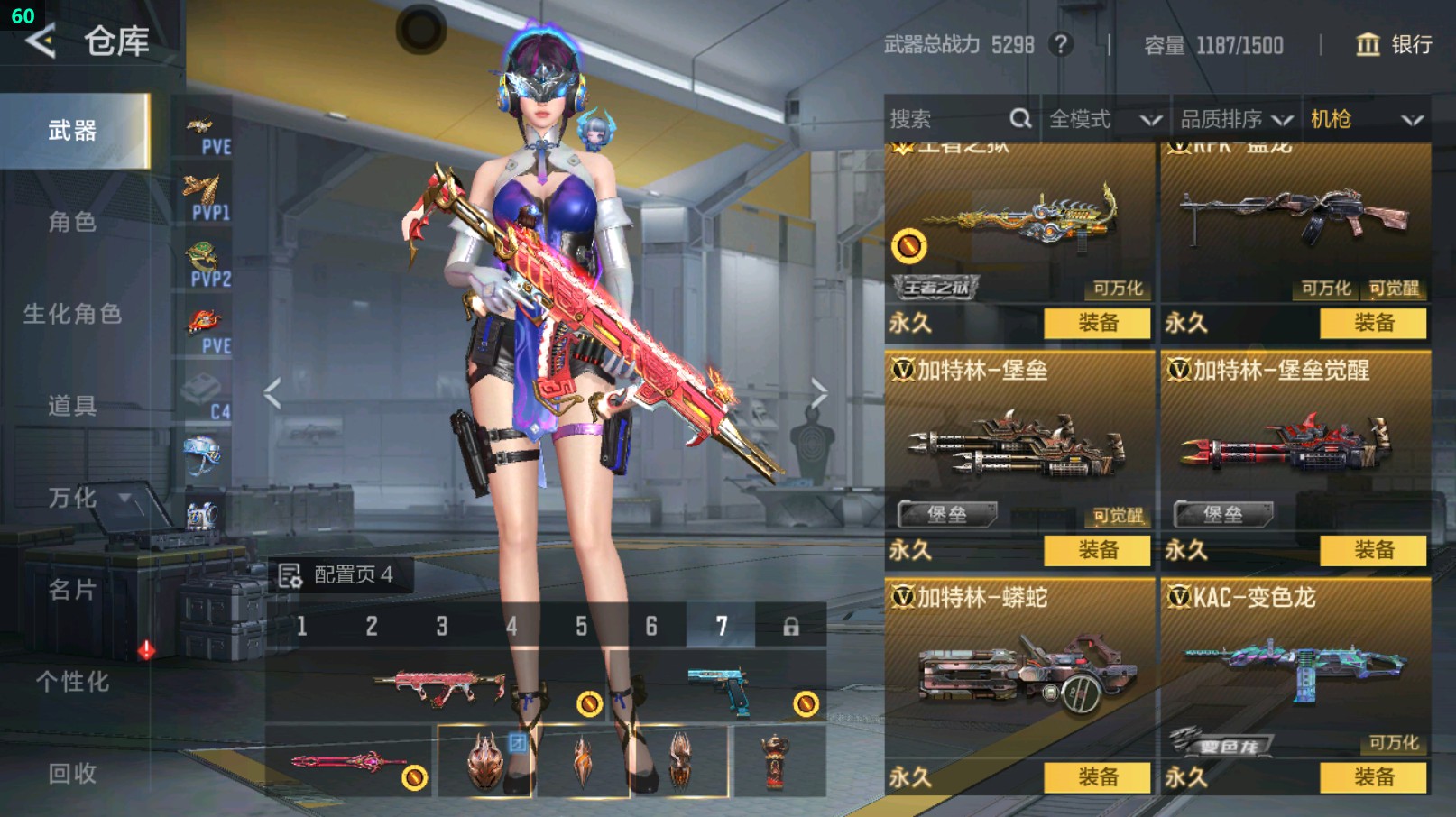Click the 搜索 weapon search field
The height and width of the screenshot is (817, 1456).
(x=947, y=119)
